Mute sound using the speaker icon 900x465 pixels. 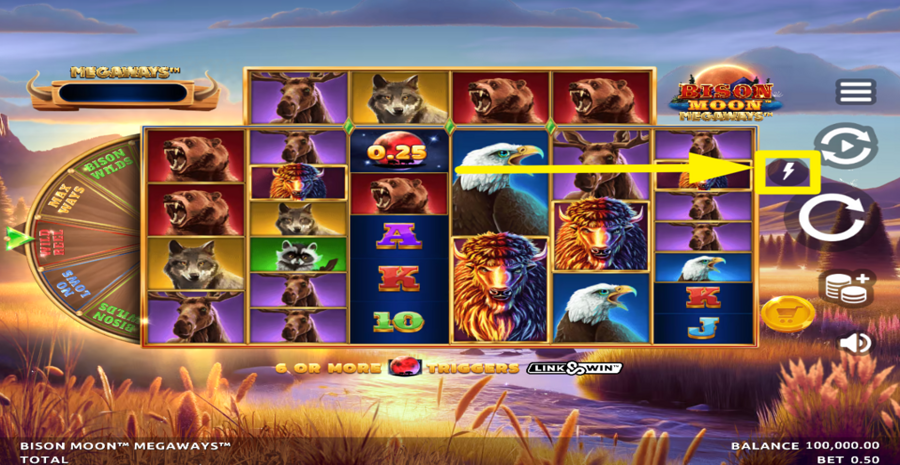pyautogui.click(x=855, y=344)
